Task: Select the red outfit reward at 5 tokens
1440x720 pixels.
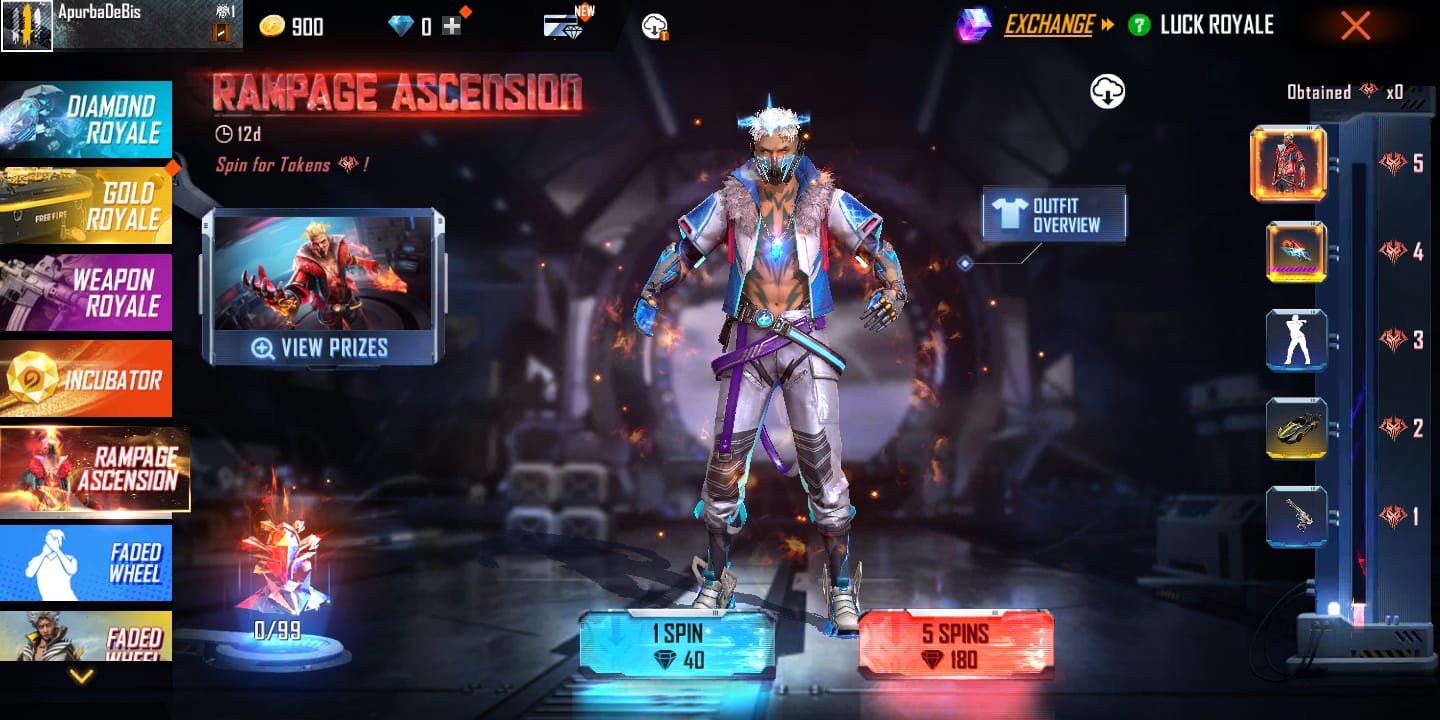Action: pyautogui.click(x=1288, y=164)
